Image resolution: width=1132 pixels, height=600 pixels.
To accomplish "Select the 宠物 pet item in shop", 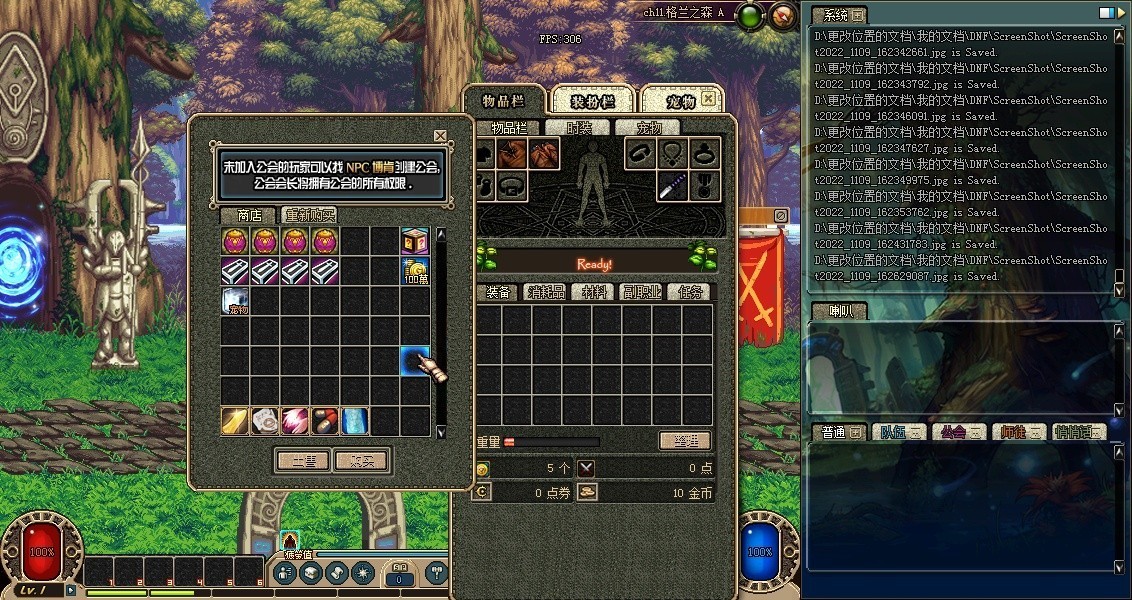I will pyautogui.click(x=235, y=301).
